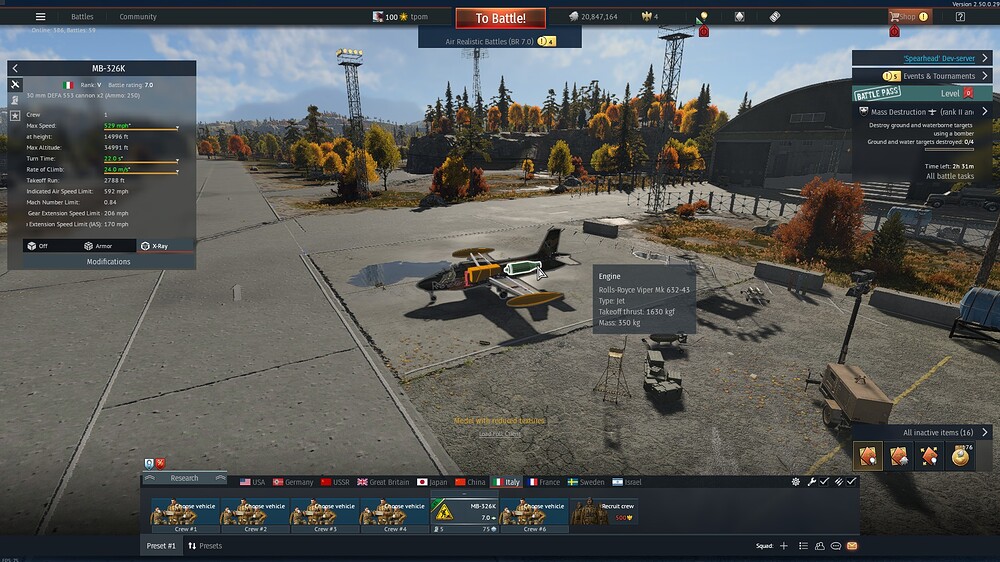This screenshot has width=1000, height=562.
Task: Open the Battles menu
Action: click(x=82, y=17)
